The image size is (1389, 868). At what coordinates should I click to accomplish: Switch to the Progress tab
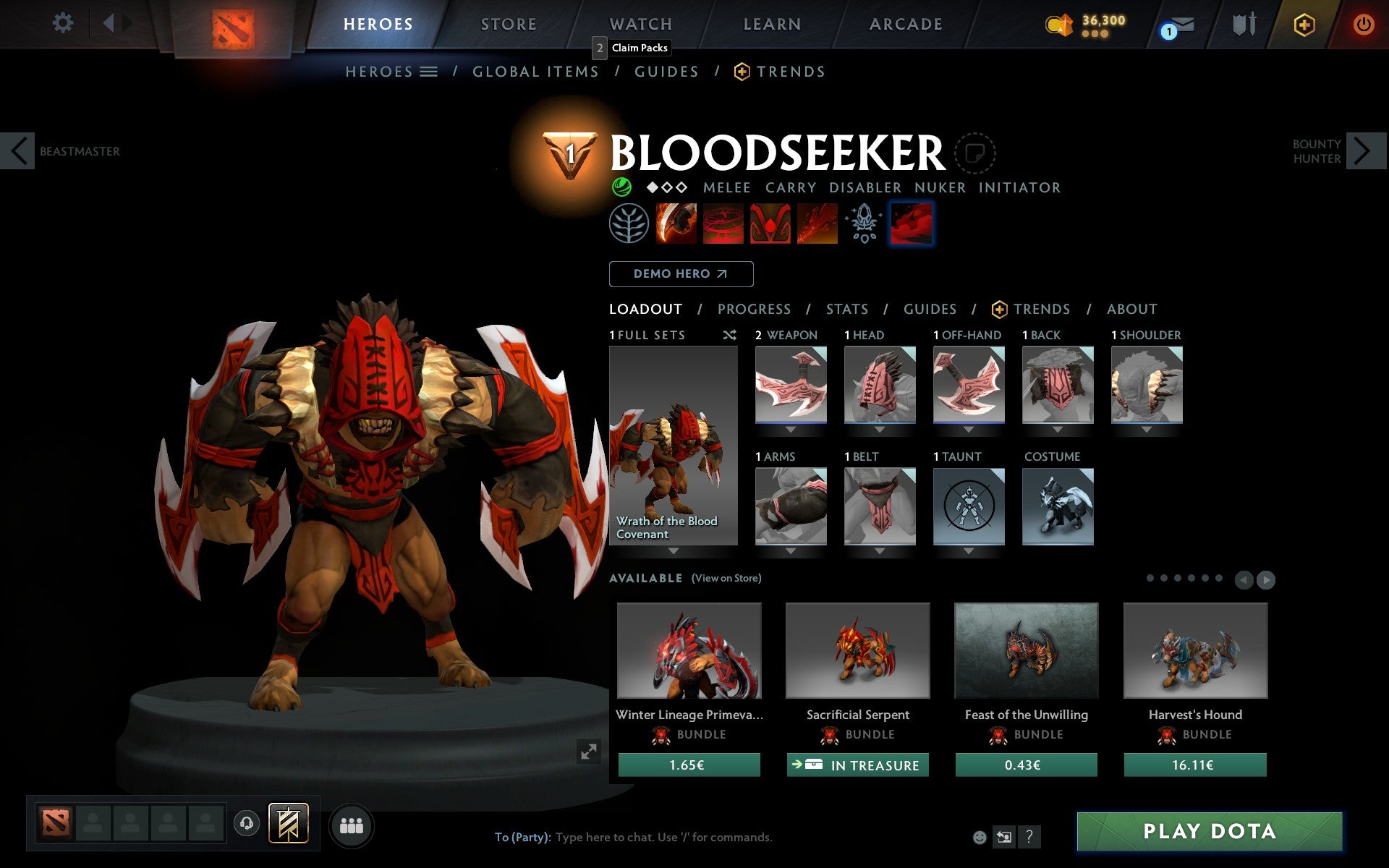click(754, 309)
